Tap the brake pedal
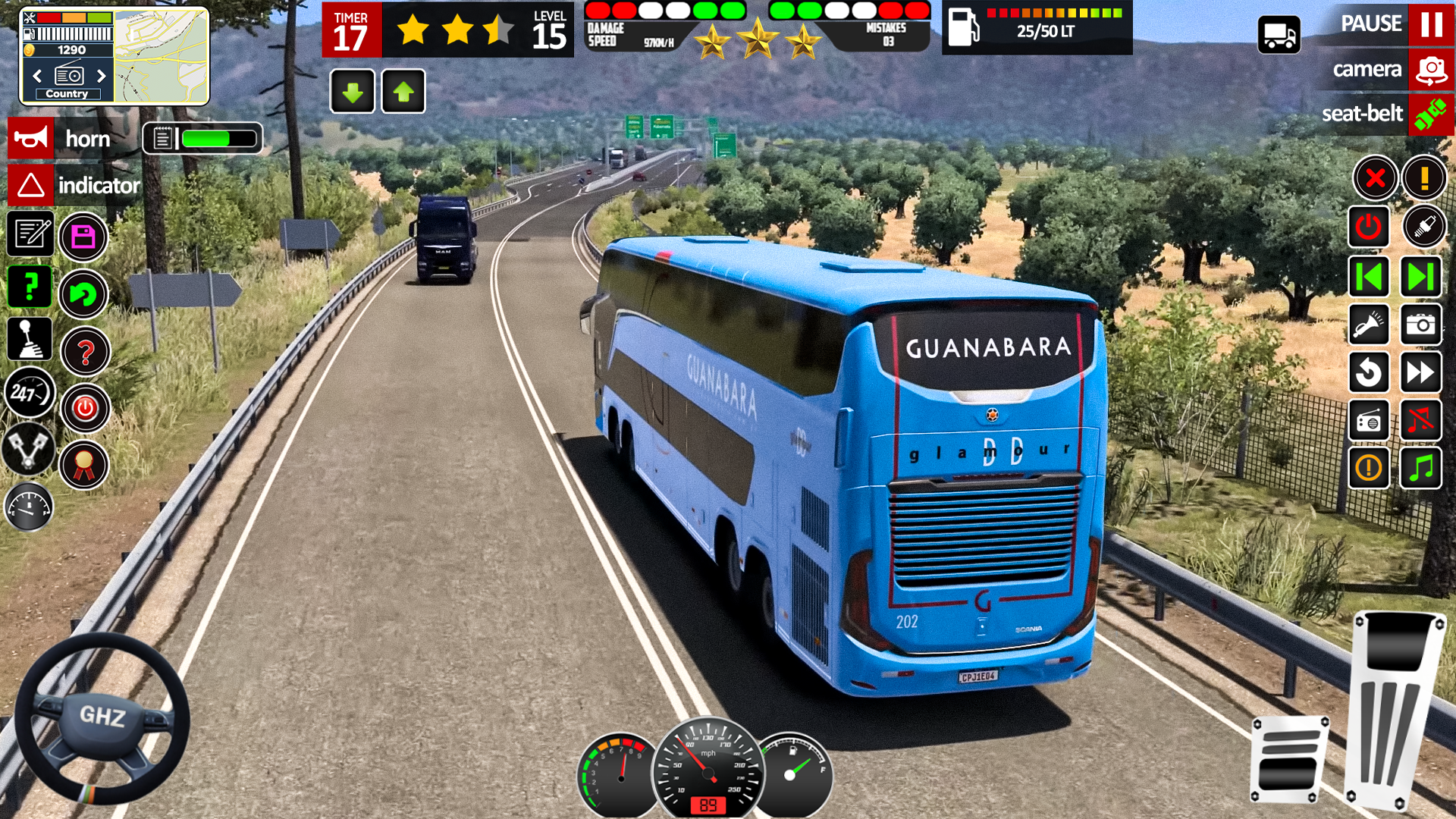The height and width of the screenshot is (819, 1456). 1289,758
